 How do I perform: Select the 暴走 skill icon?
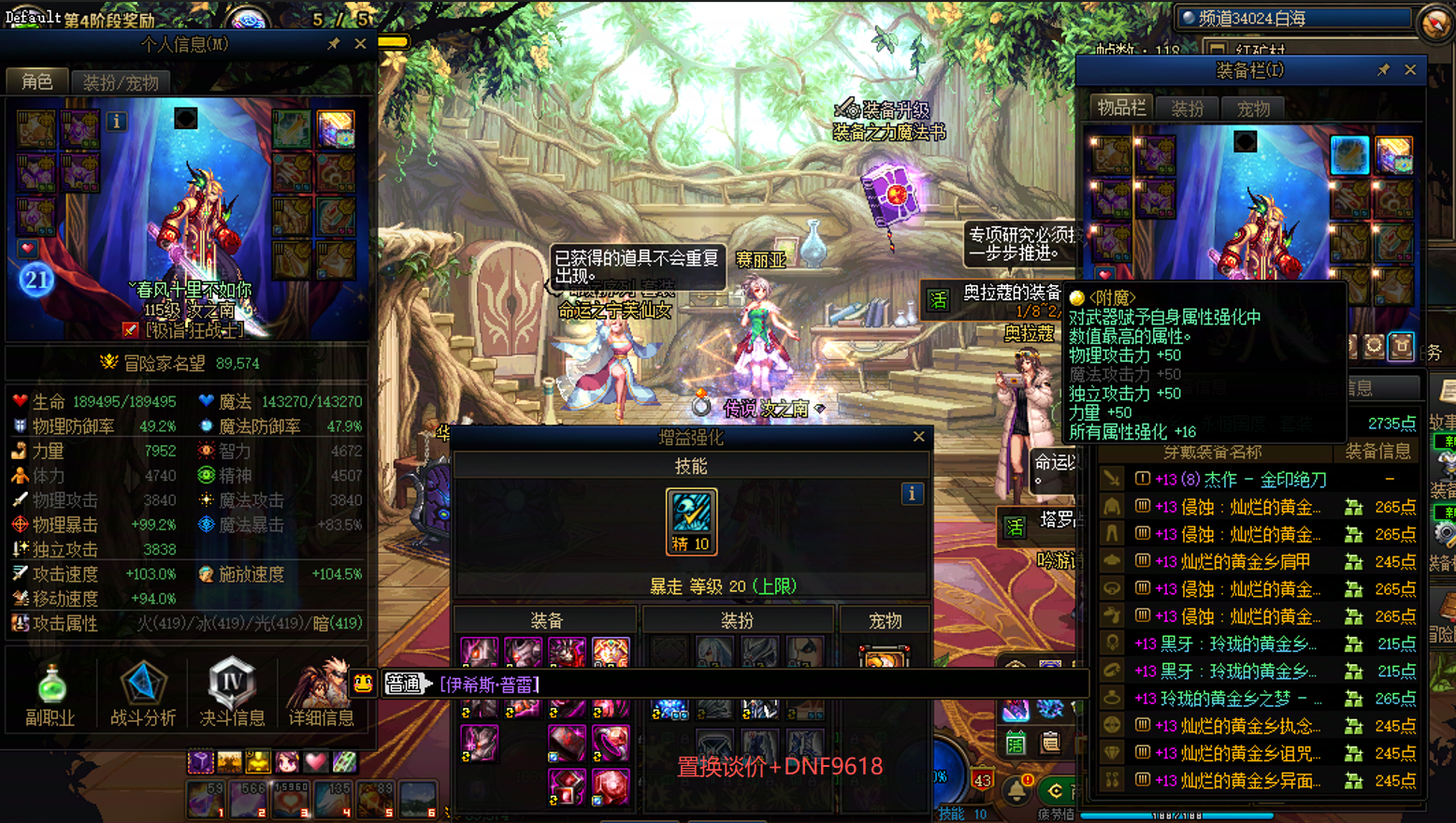691,521
